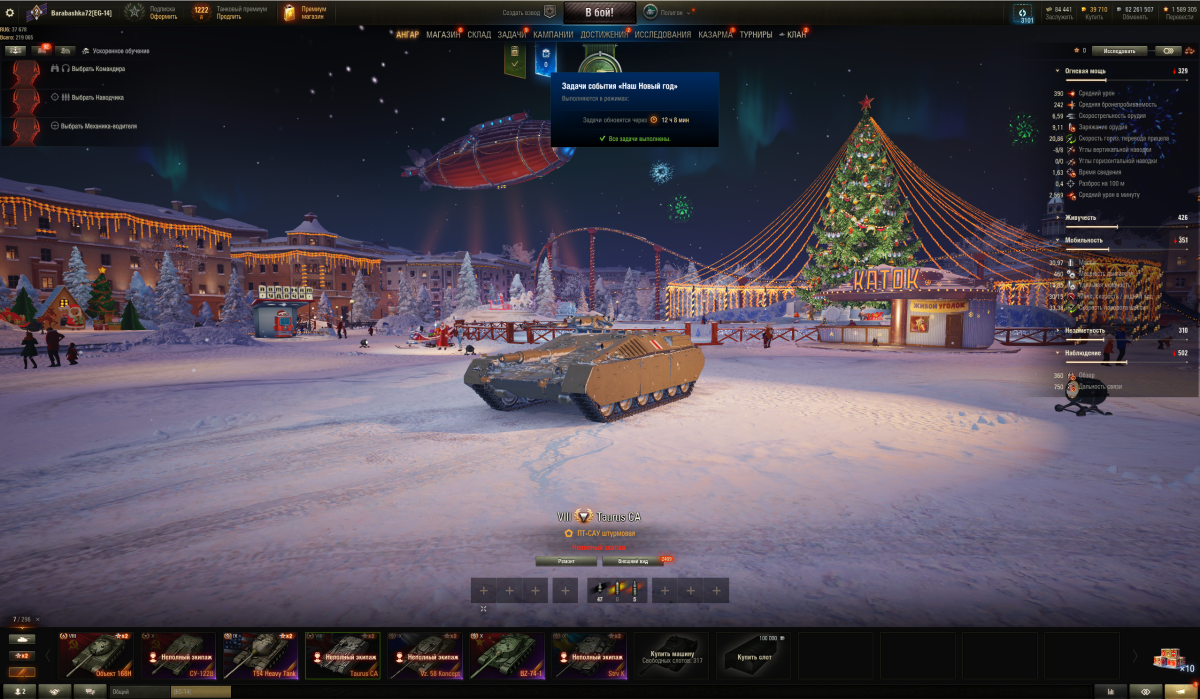Select the Объект 168Н tank card

[x=96, y=655]
